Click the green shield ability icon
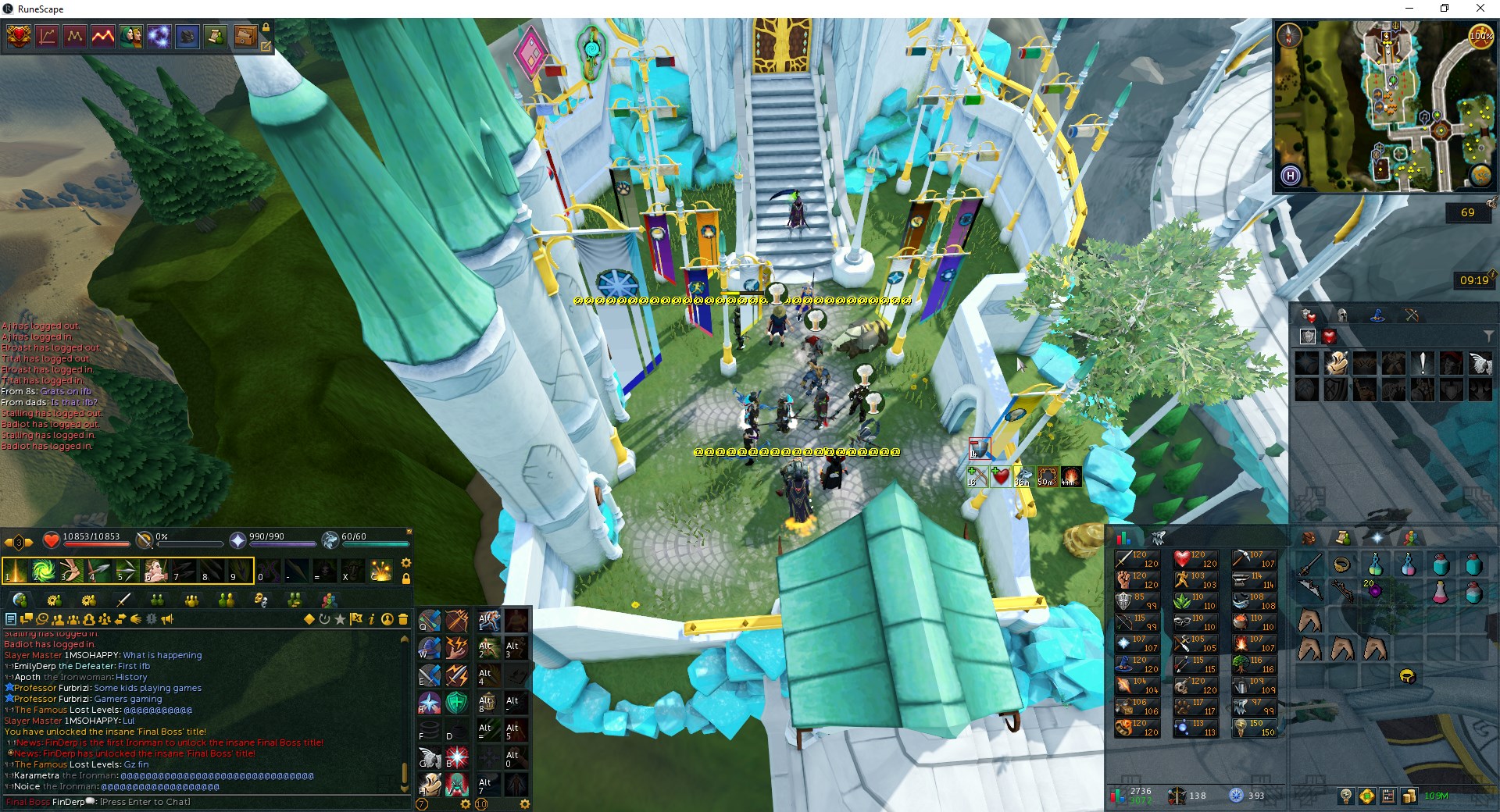This screenshot has height=812, width=1500. click(457, 703)
